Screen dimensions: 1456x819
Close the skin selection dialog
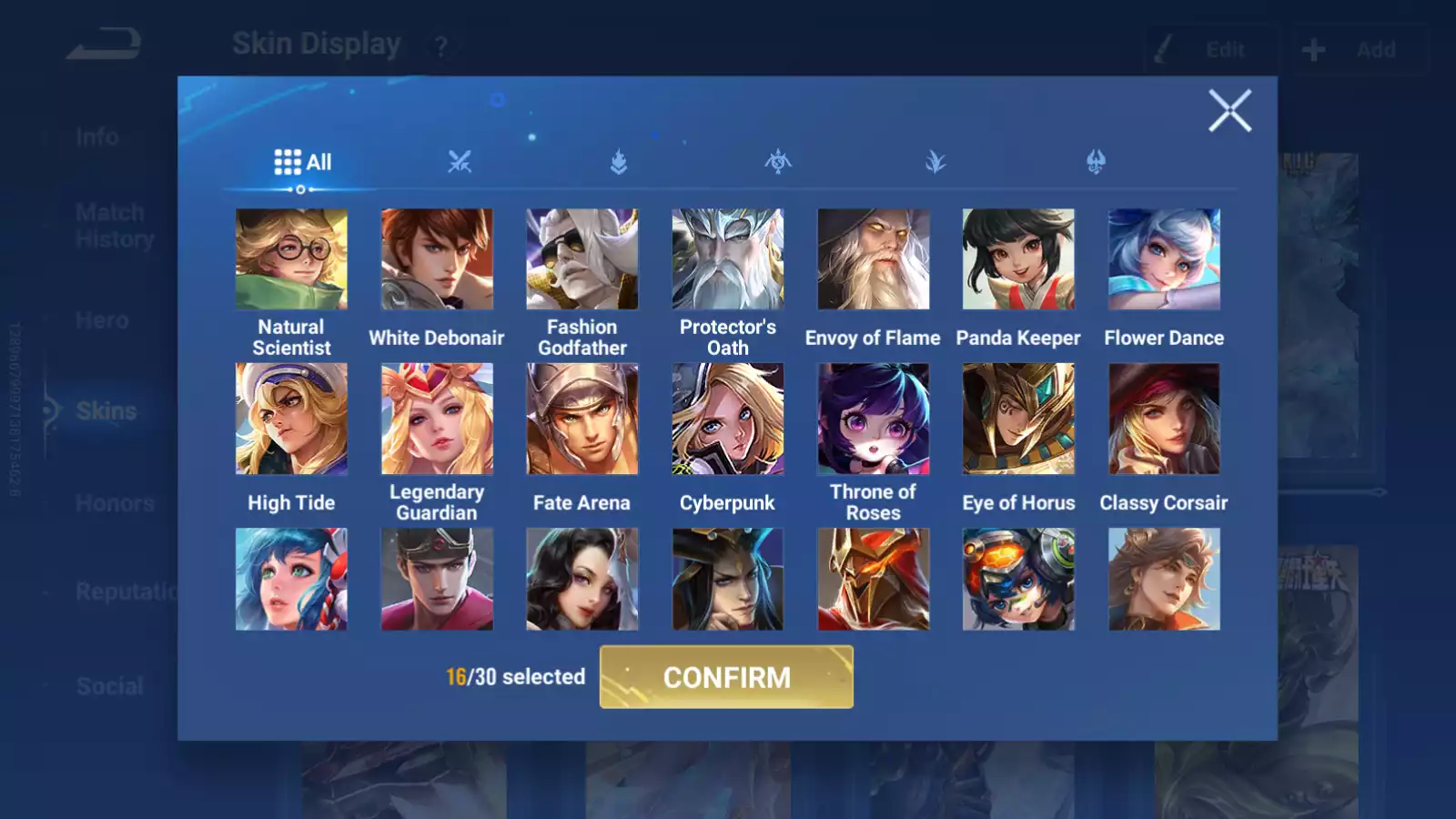[1229, 111]
